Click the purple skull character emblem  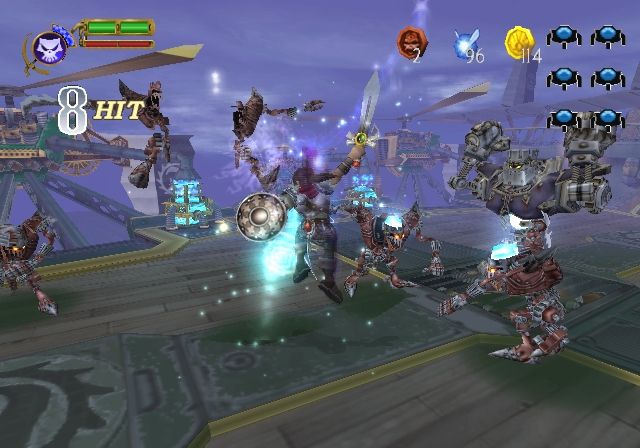click(47, 47)
